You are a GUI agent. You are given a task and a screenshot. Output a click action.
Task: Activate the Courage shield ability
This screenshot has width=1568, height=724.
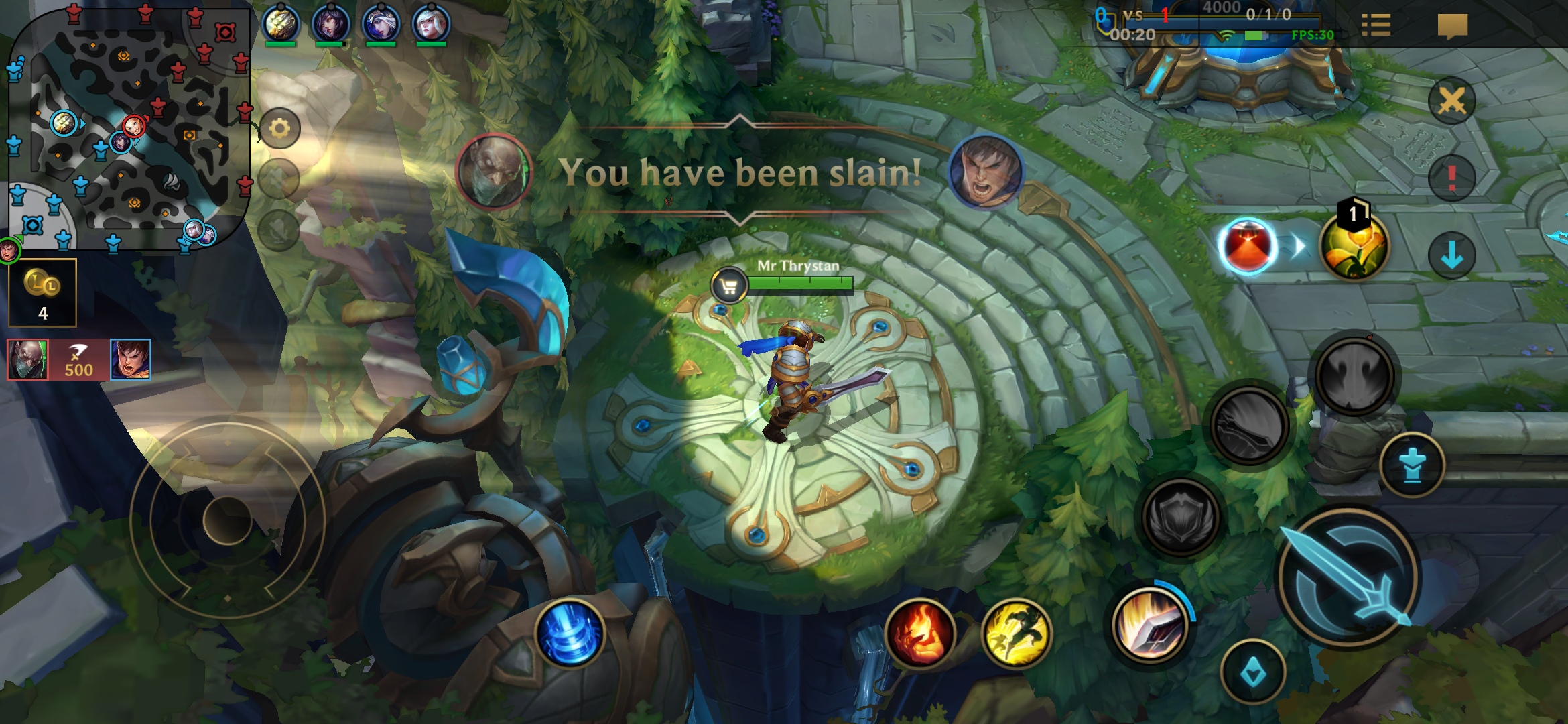tap(1181, 516)
